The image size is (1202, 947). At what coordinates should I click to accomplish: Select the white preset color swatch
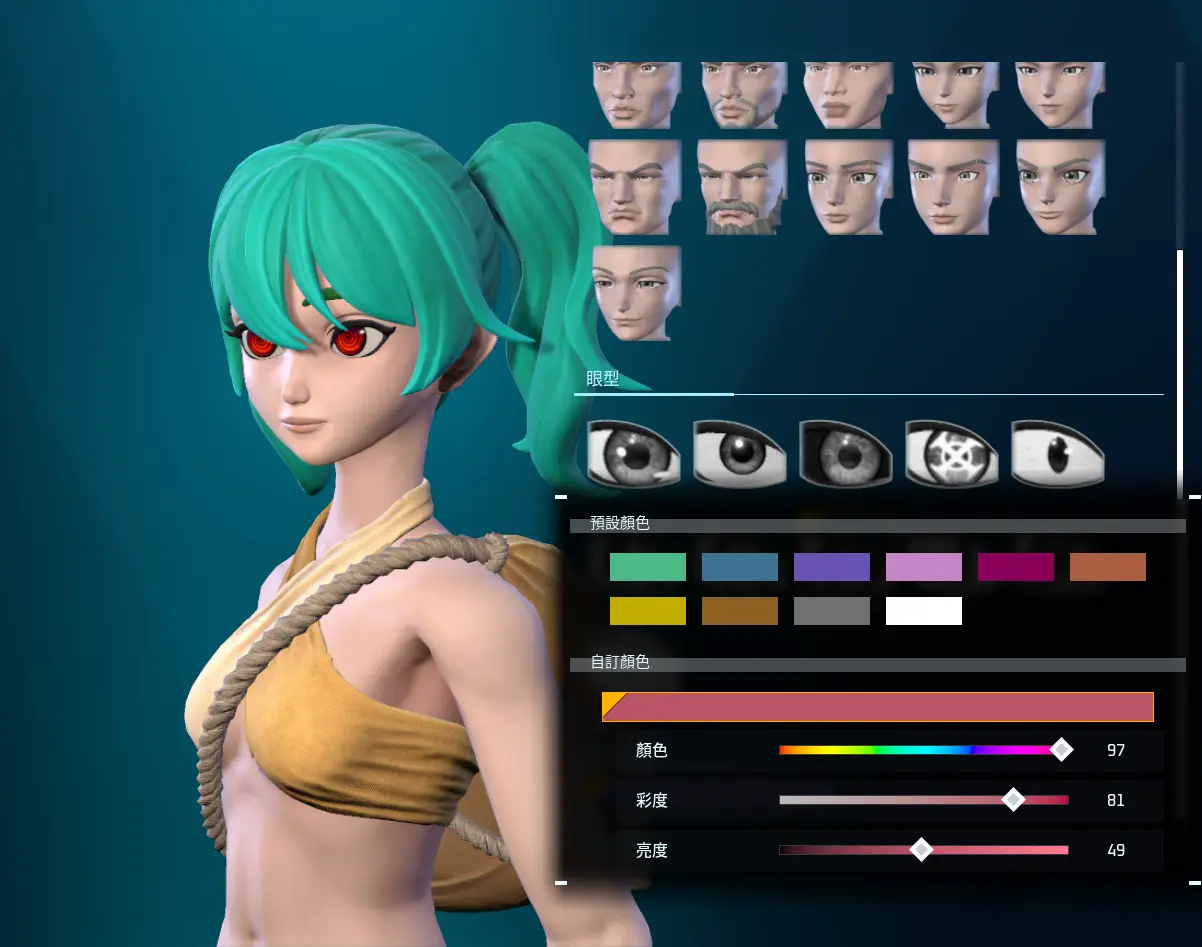click(923, 611)
